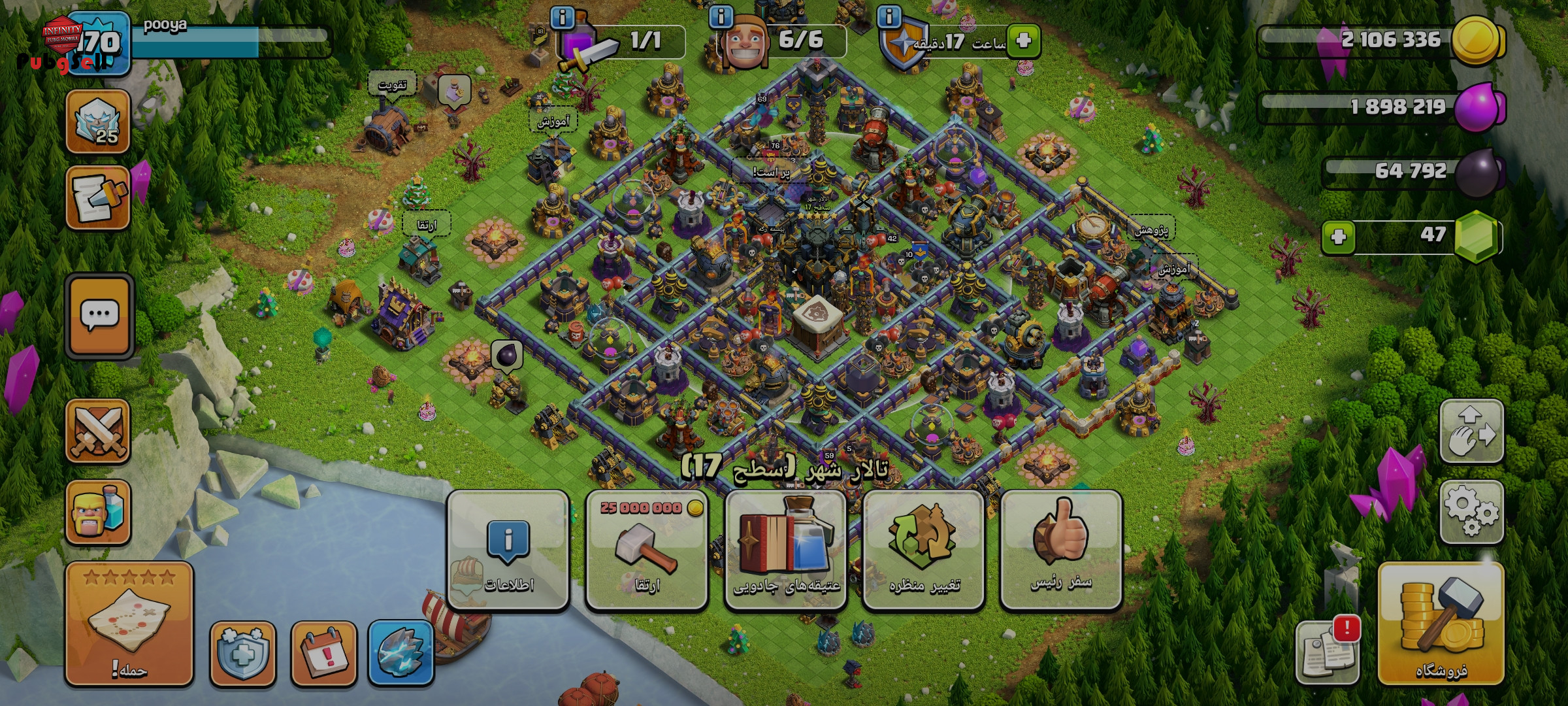Open the blue shield with plus button
This screenshot has width=1568, height=706.
242,652
